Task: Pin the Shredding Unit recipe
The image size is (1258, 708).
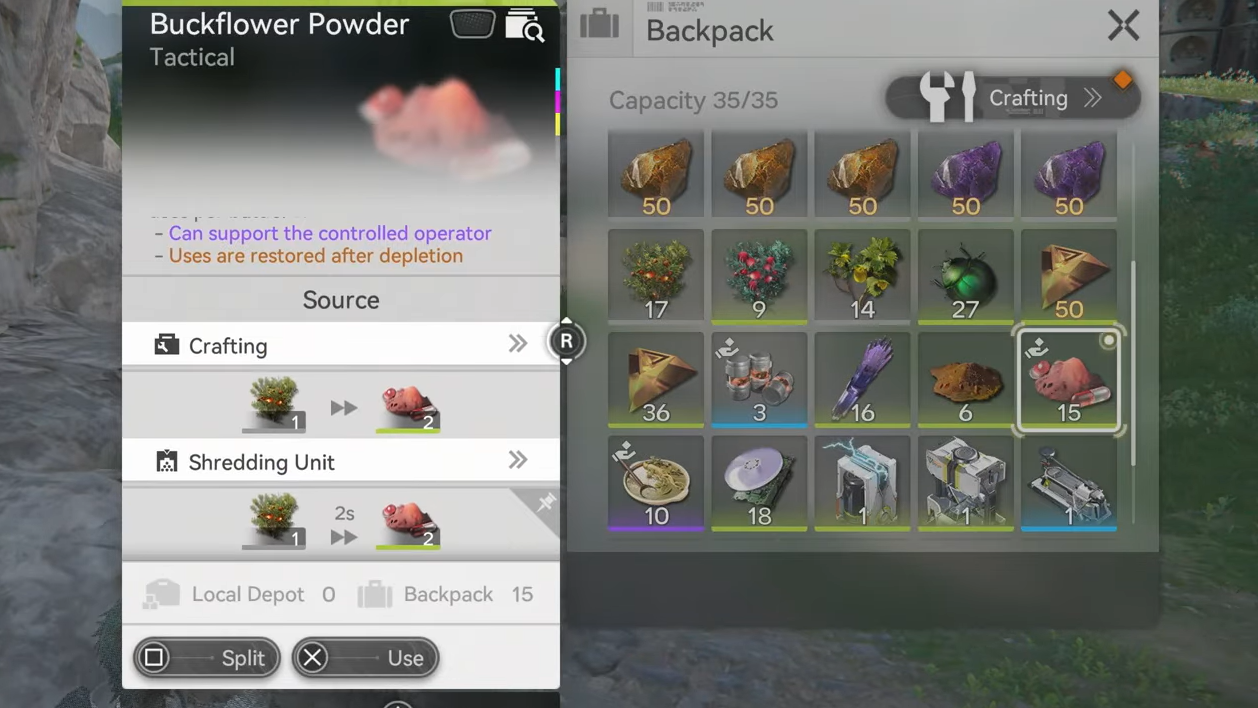Action: click(x=545, y=503)
